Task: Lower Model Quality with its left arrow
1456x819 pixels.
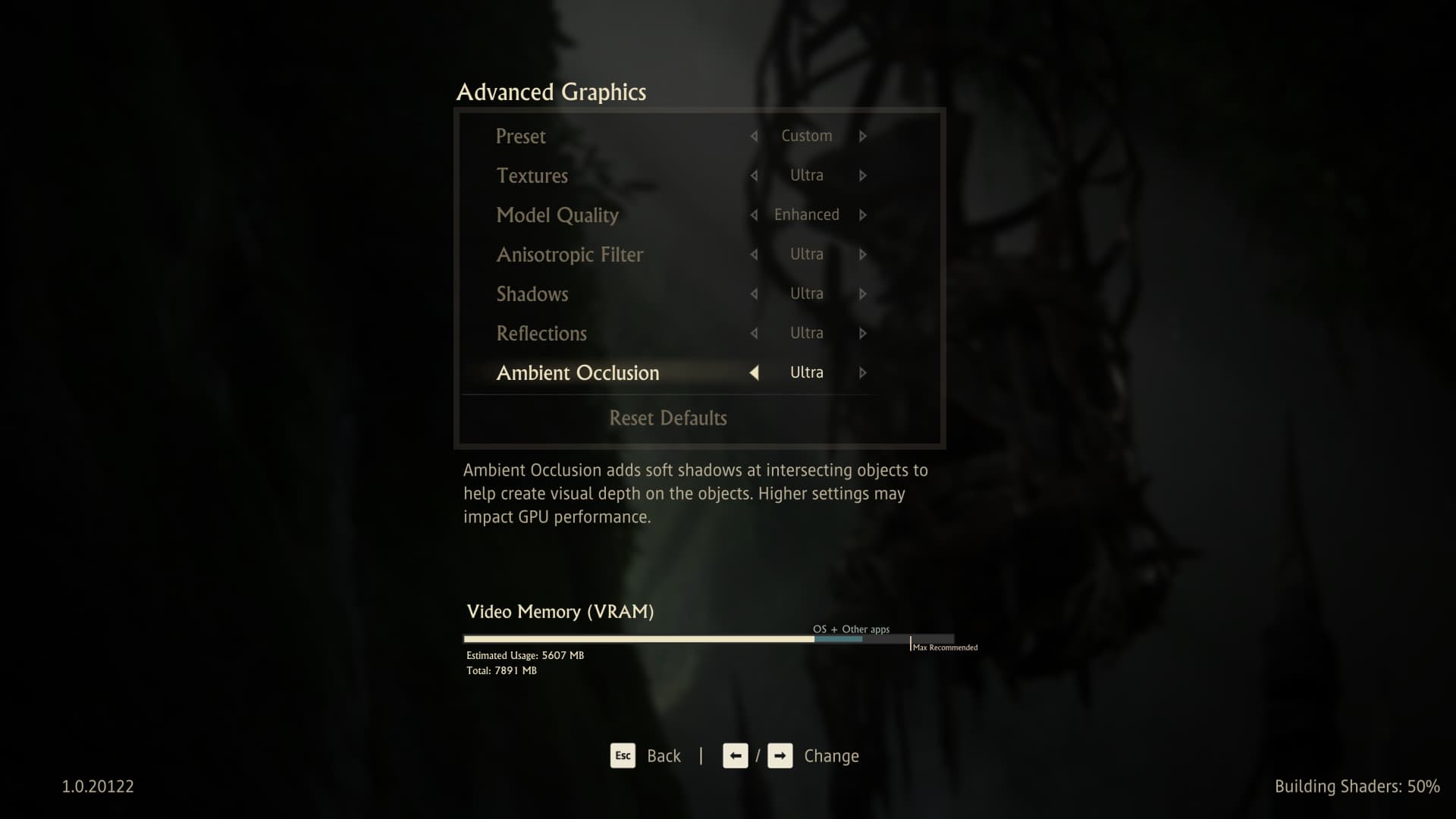Action: (754, 215)
